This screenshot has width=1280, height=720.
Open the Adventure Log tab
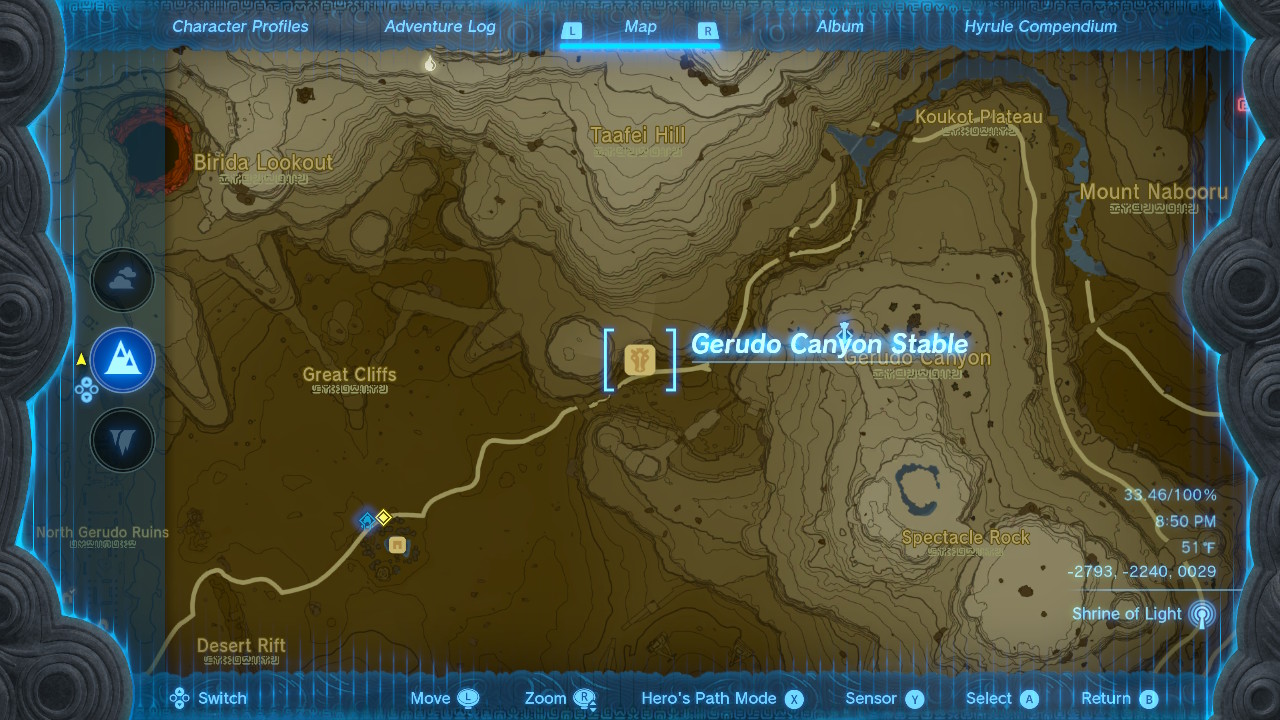(439, 26)
